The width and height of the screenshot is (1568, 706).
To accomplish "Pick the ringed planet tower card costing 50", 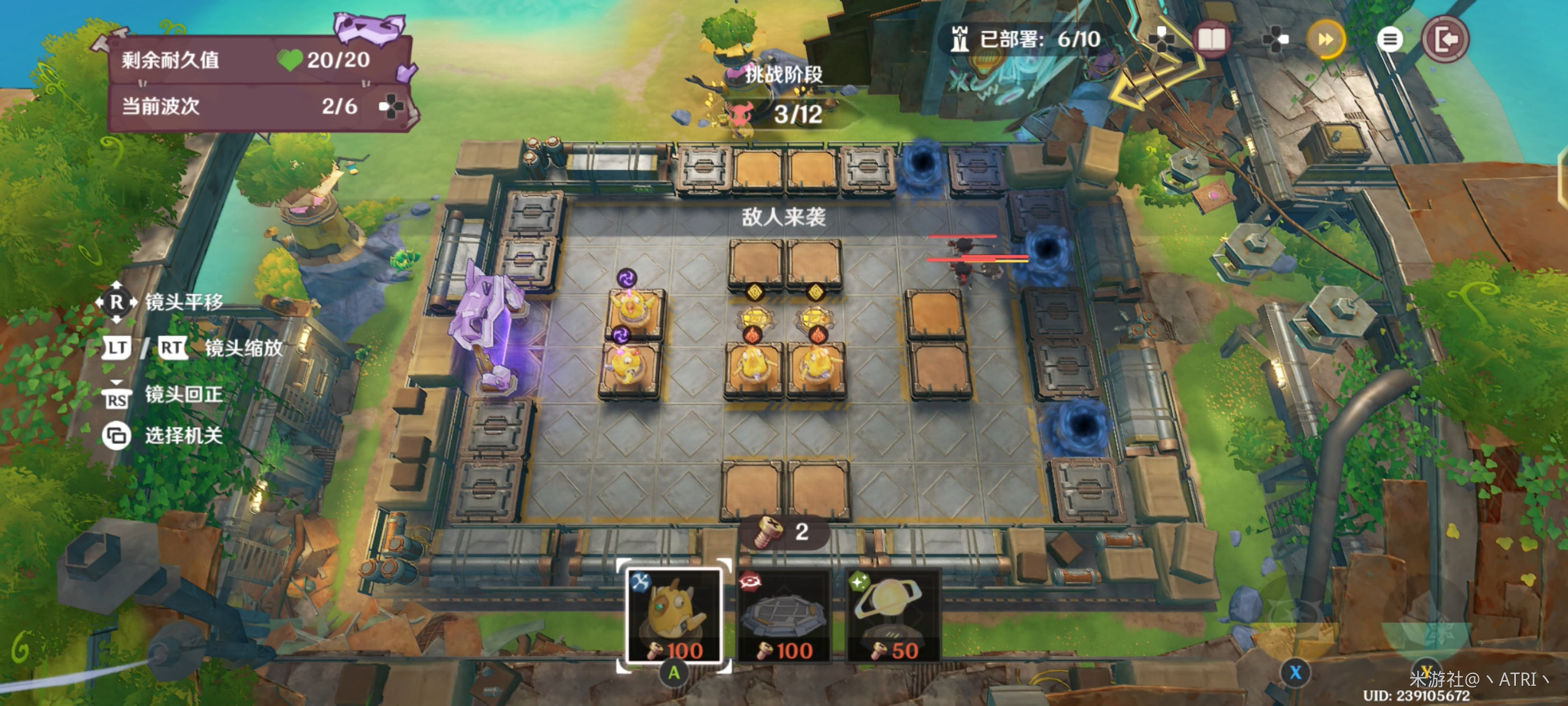I will 892,615.
